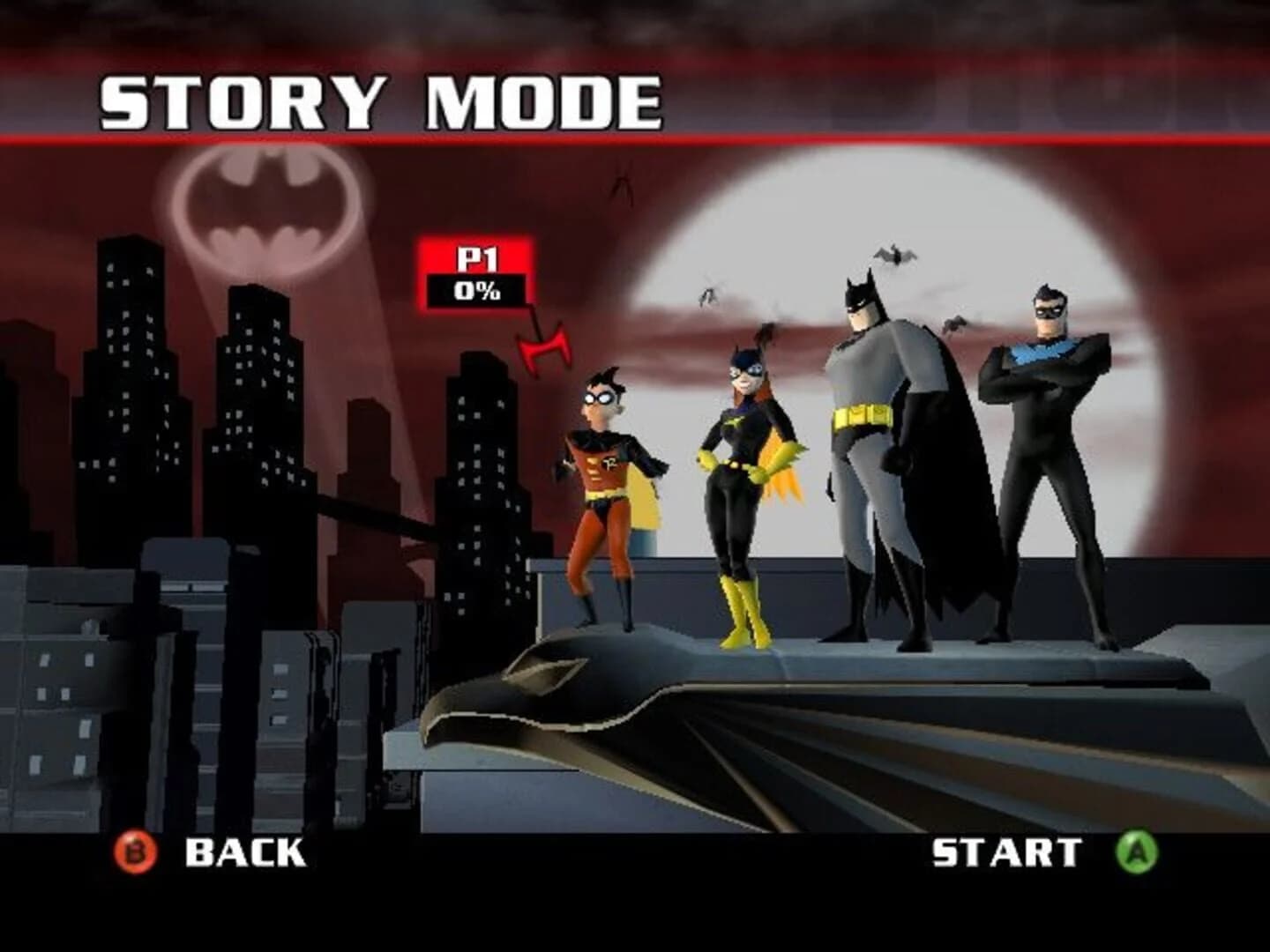Click the red B button icon
Viewport: 1270px width, 952px height.
(137, 852)
